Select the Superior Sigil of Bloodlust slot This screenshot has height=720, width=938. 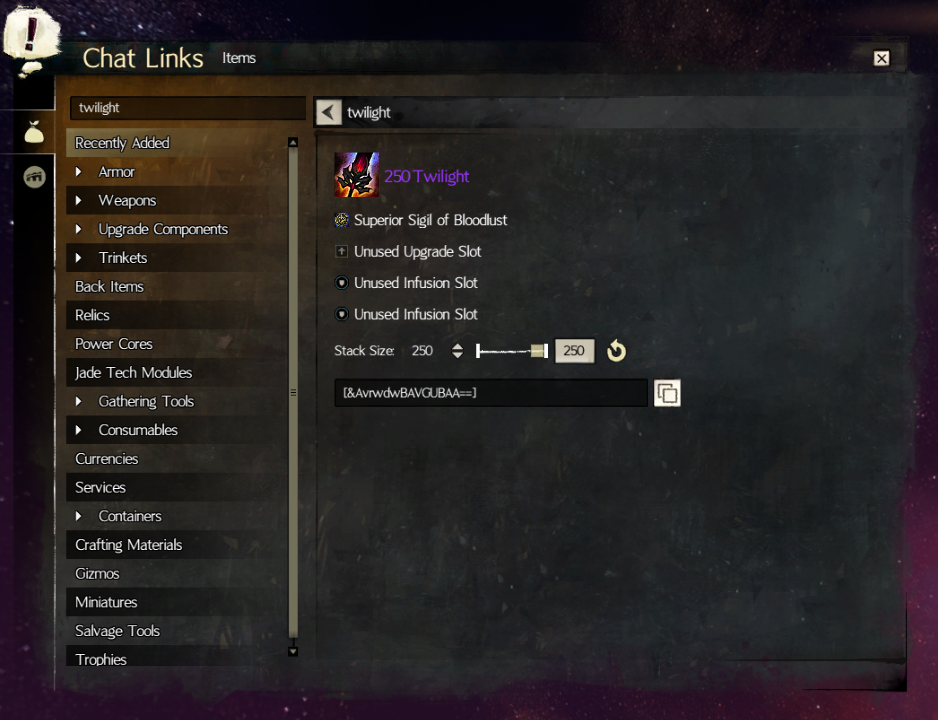tap(430, 220)
